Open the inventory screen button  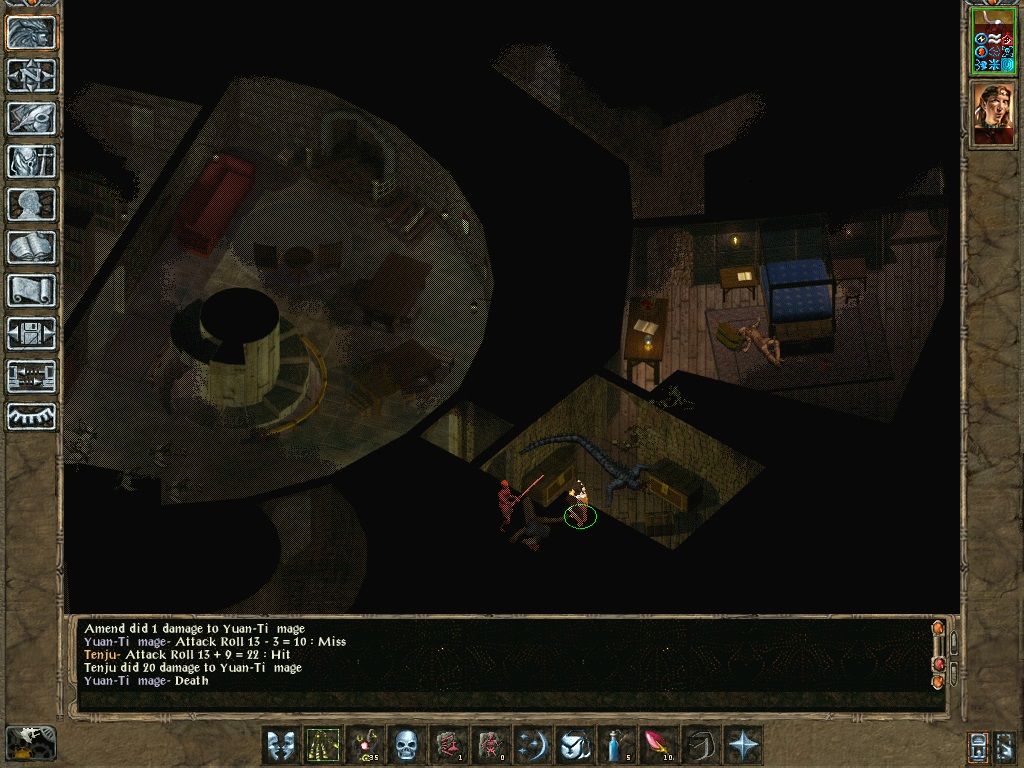click(31, 161)
